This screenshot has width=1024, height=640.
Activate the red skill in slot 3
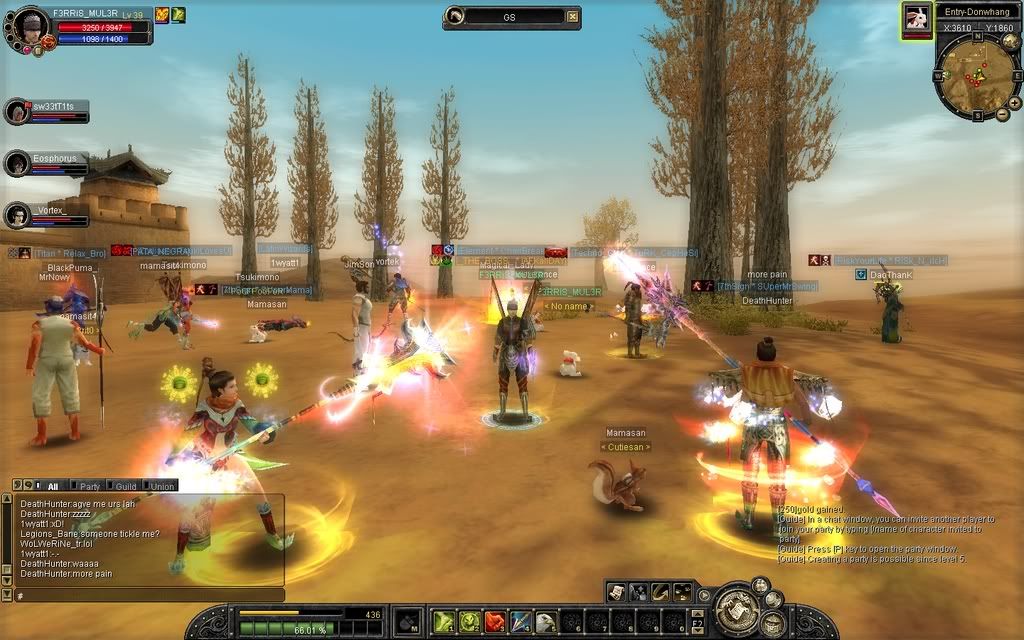(x=495, y=622)
